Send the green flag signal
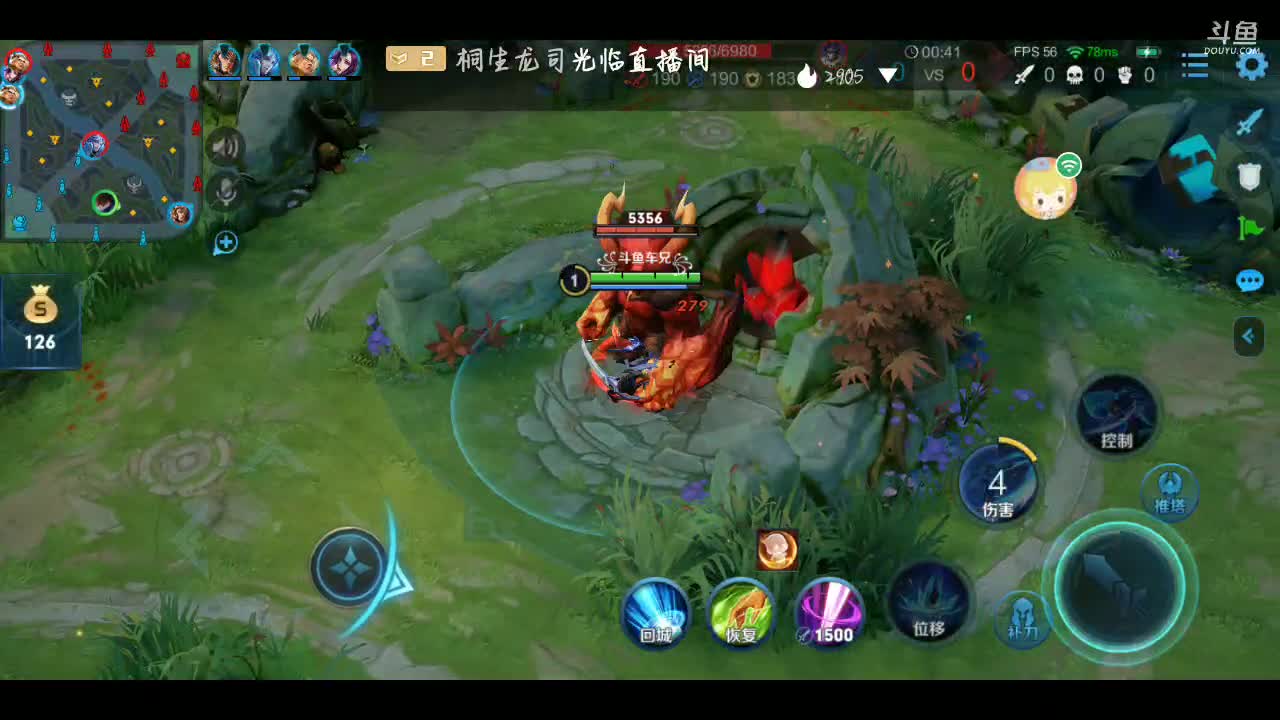Image resolution: width=1280 pixels, height=720 pixels. [x=1250, y=229]
